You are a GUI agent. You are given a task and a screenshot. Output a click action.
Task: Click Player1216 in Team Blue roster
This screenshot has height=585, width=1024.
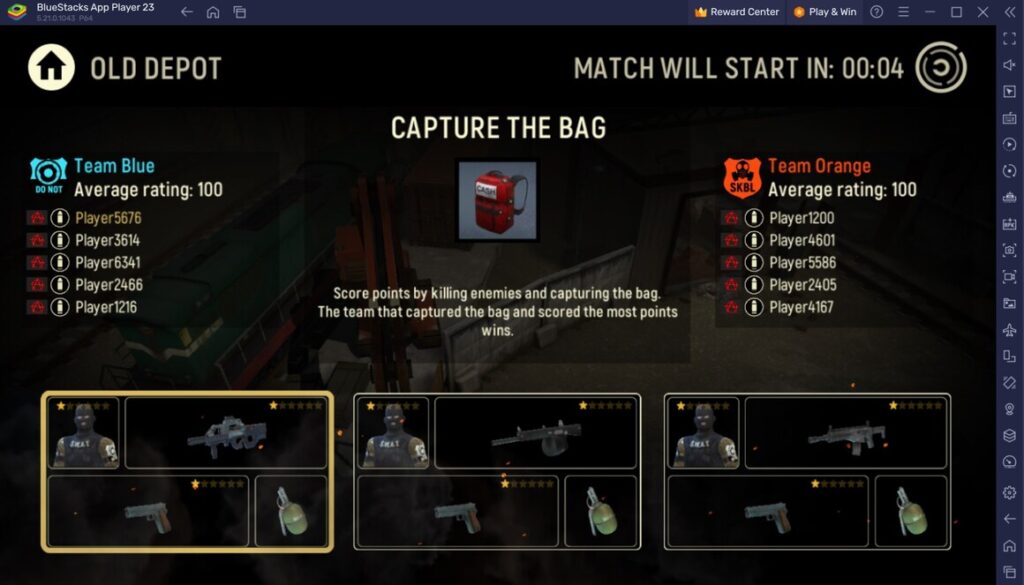[x=108, y=307]
